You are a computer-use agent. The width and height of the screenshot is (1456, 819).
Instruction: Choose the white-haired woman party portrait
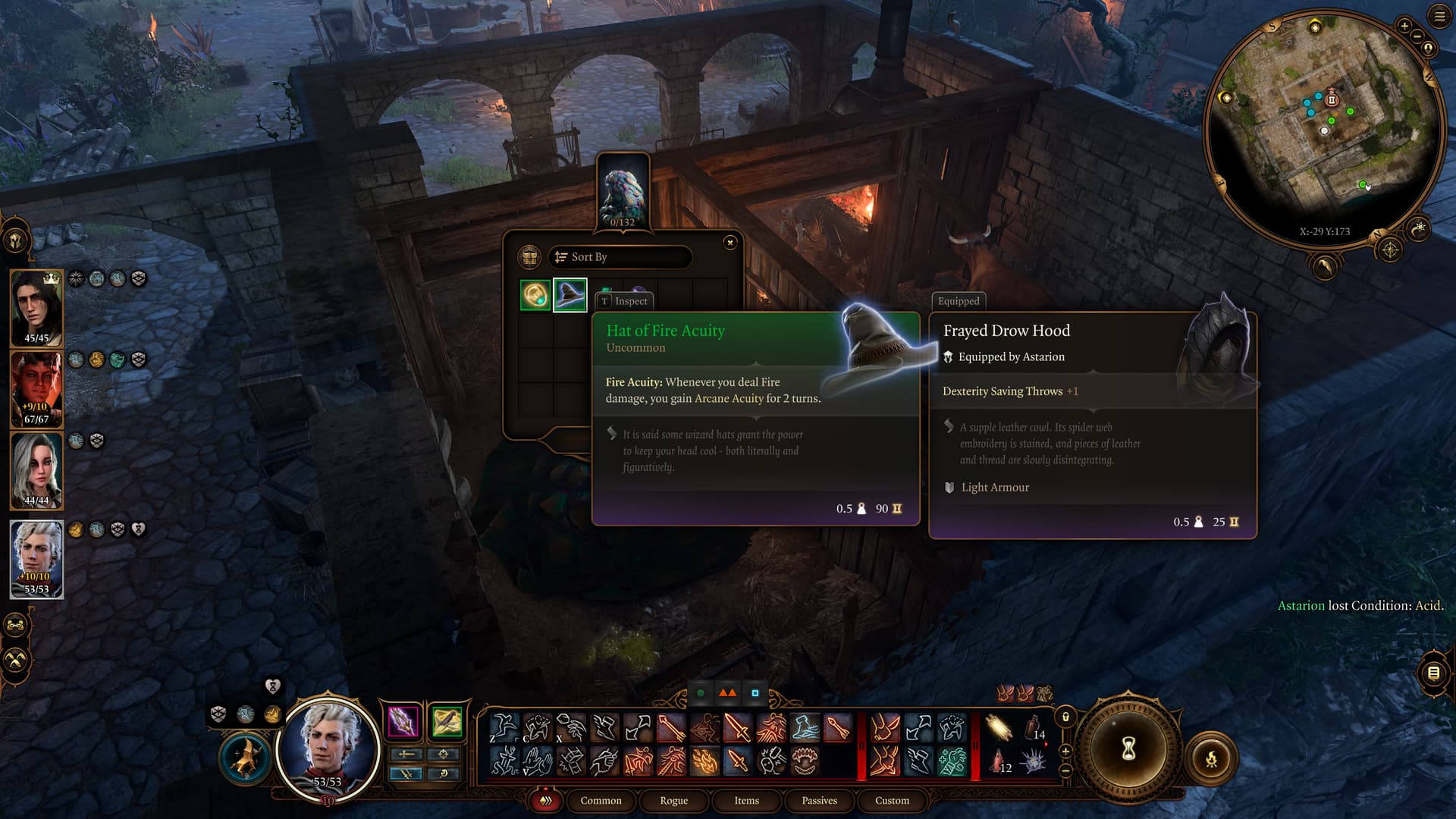click(36, 470)
